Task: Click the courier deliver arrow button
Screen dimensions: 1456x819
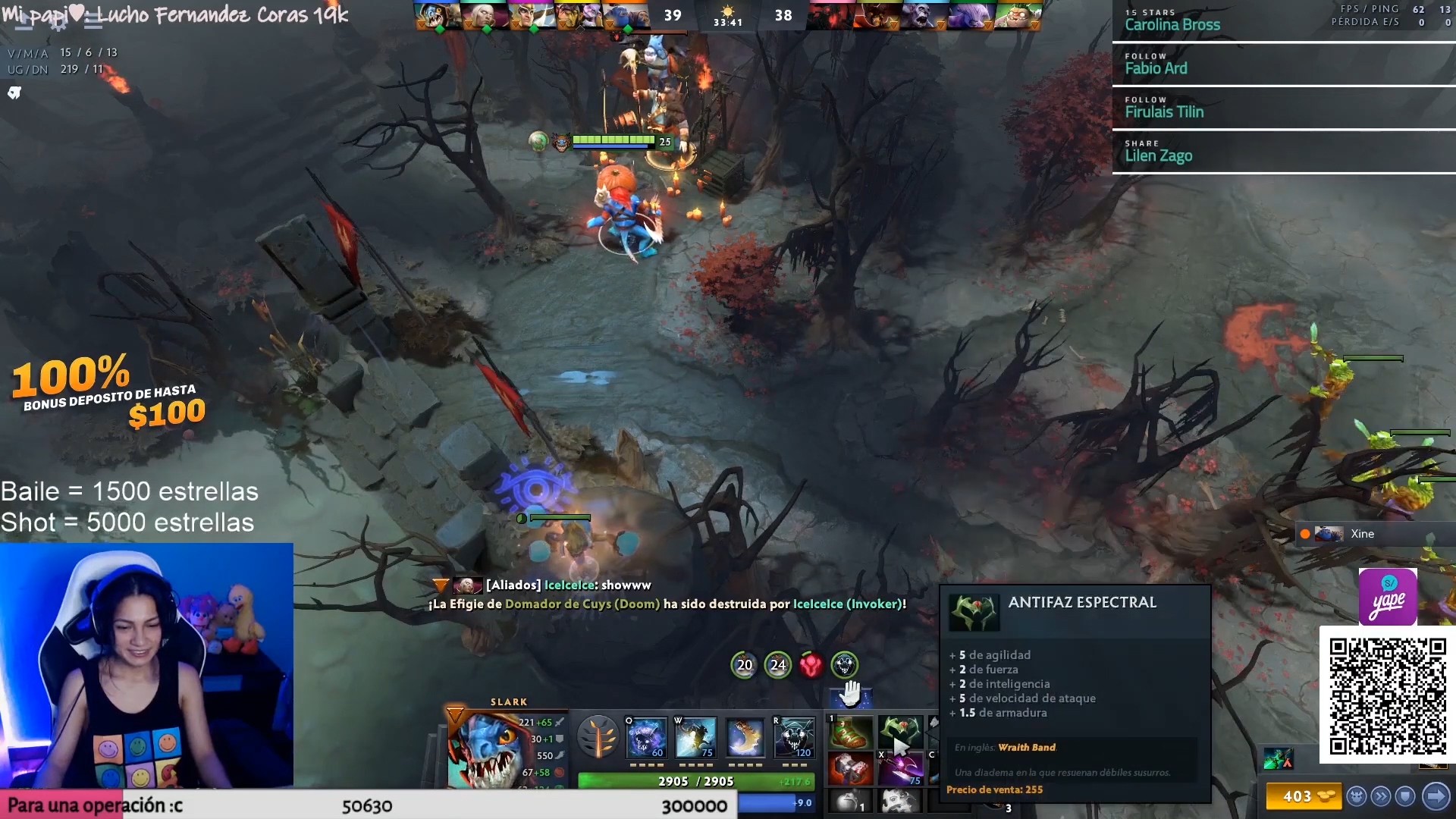Action: [1435, 796]
